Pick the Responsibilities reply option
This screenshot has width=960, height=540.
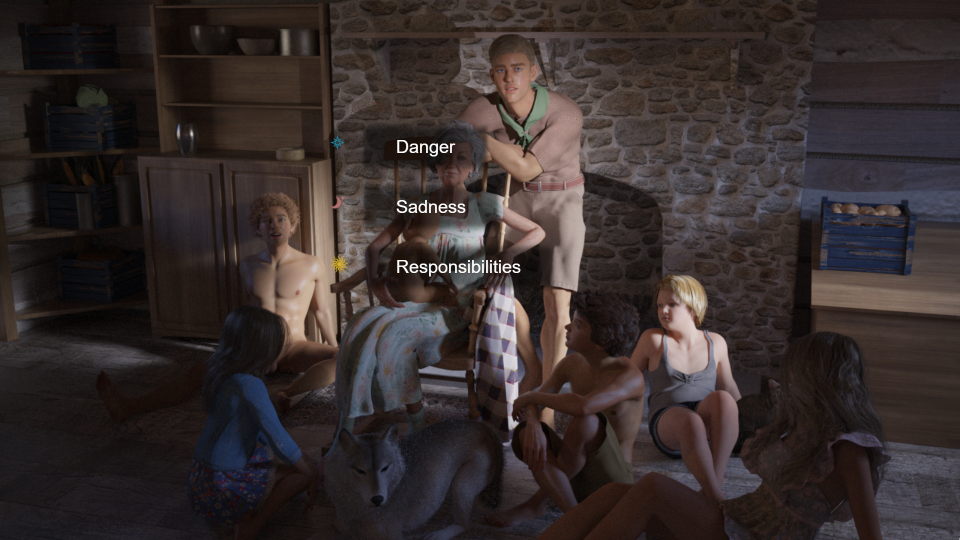click(457, 268)
